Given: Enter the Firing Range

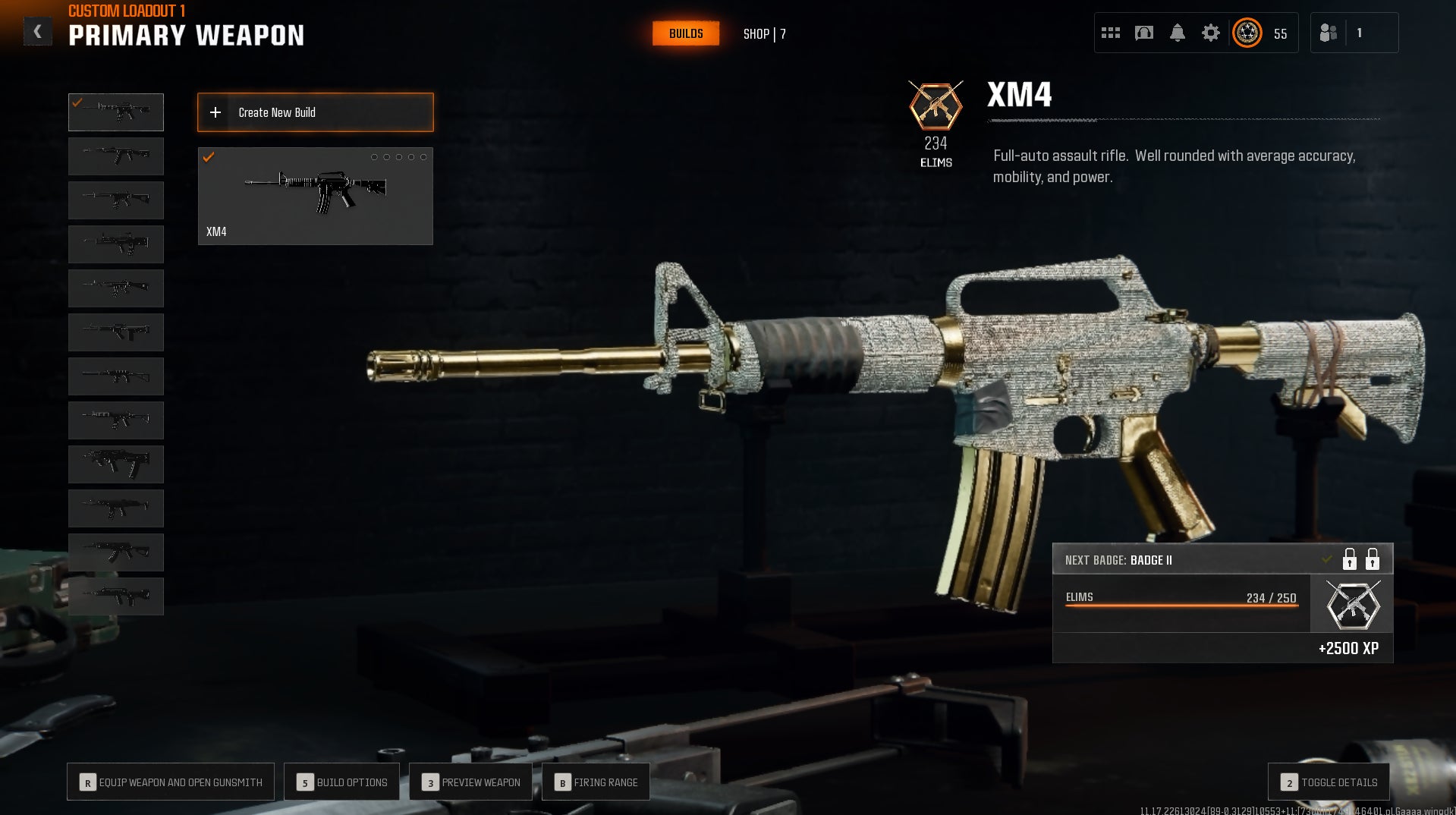Looking at the screenshot, I should [x=596, y=782].
